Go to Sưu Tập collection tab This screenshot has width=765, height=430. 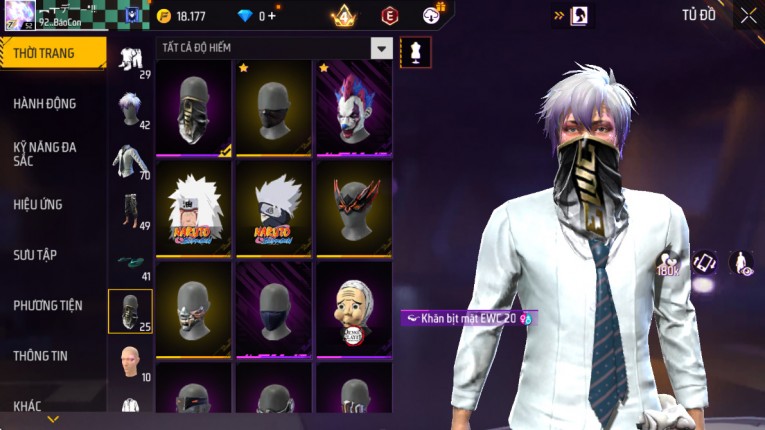(35, 255)
